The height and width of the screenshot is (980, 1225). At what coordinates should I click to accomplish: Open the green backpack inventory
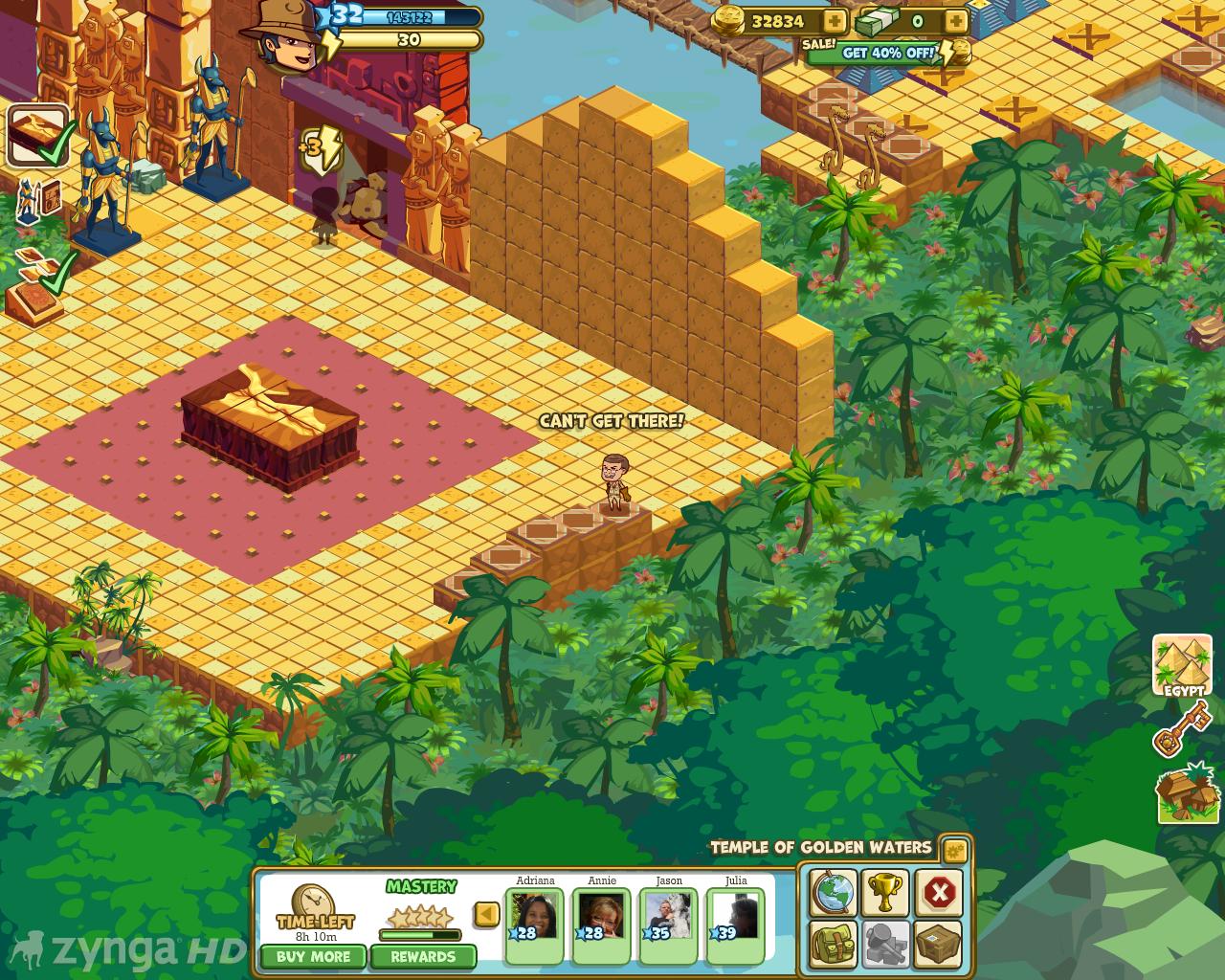pyautogui.click(x=833, y=945)
